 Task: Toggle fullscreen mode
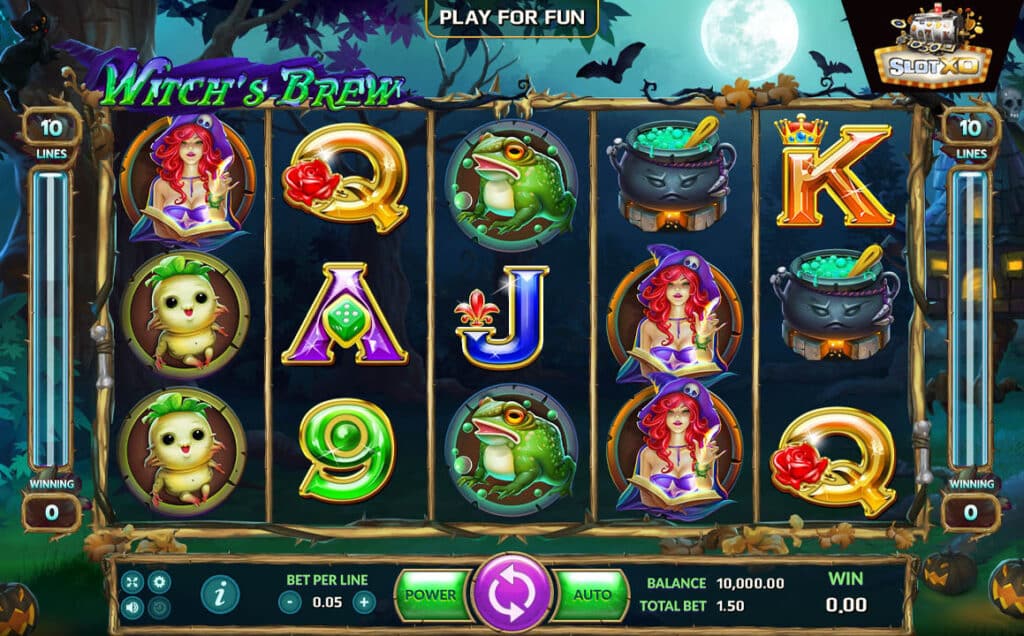point(133,581)
